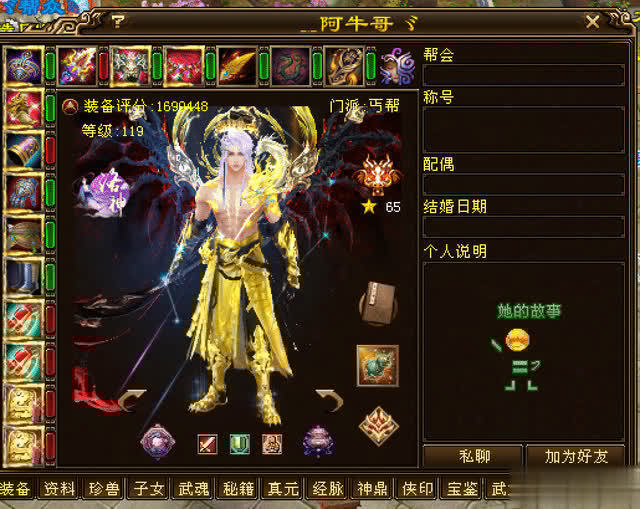Rotate character model with left arrow
Screen dimensions: 640x509
[132, 402]
